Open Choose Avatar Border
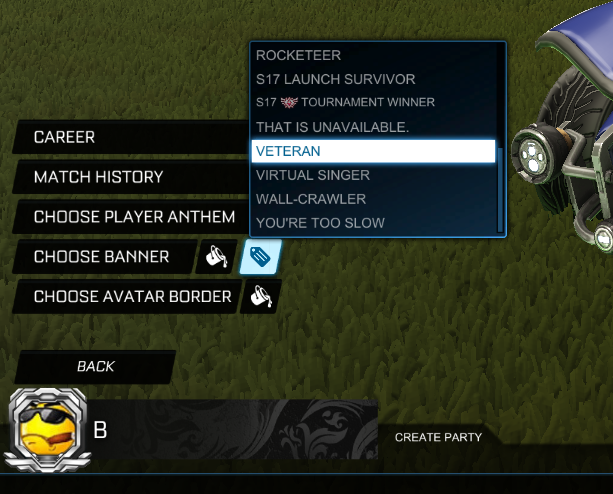This screenshot has width=613, height=494. pos(132,297)
